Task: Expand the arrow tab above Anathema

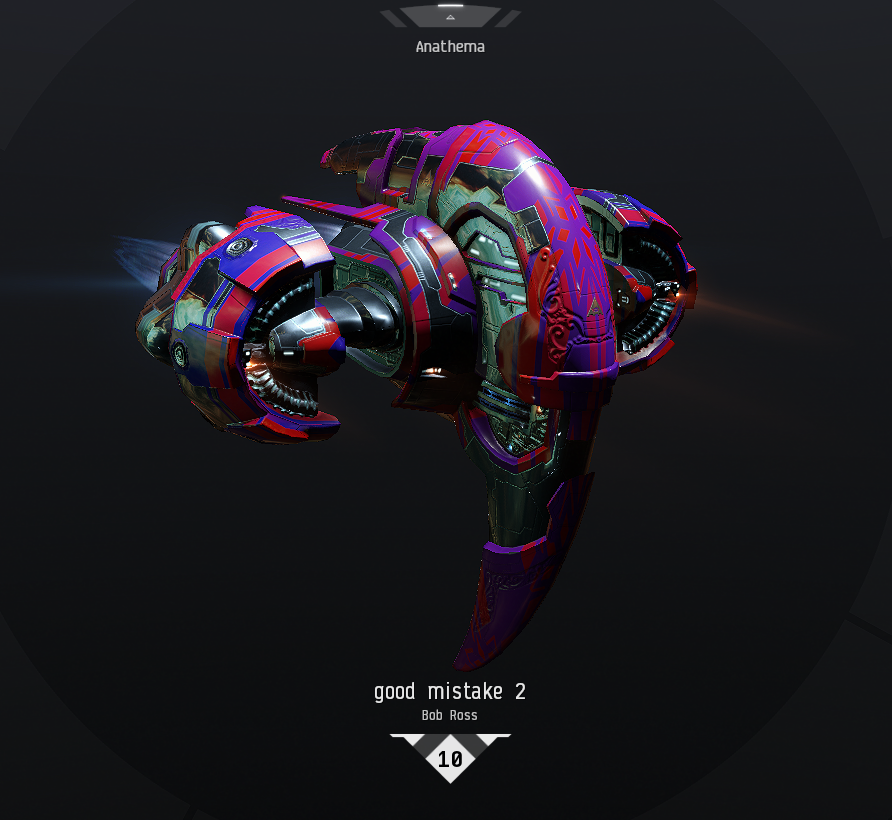Action: pos(450,16)
